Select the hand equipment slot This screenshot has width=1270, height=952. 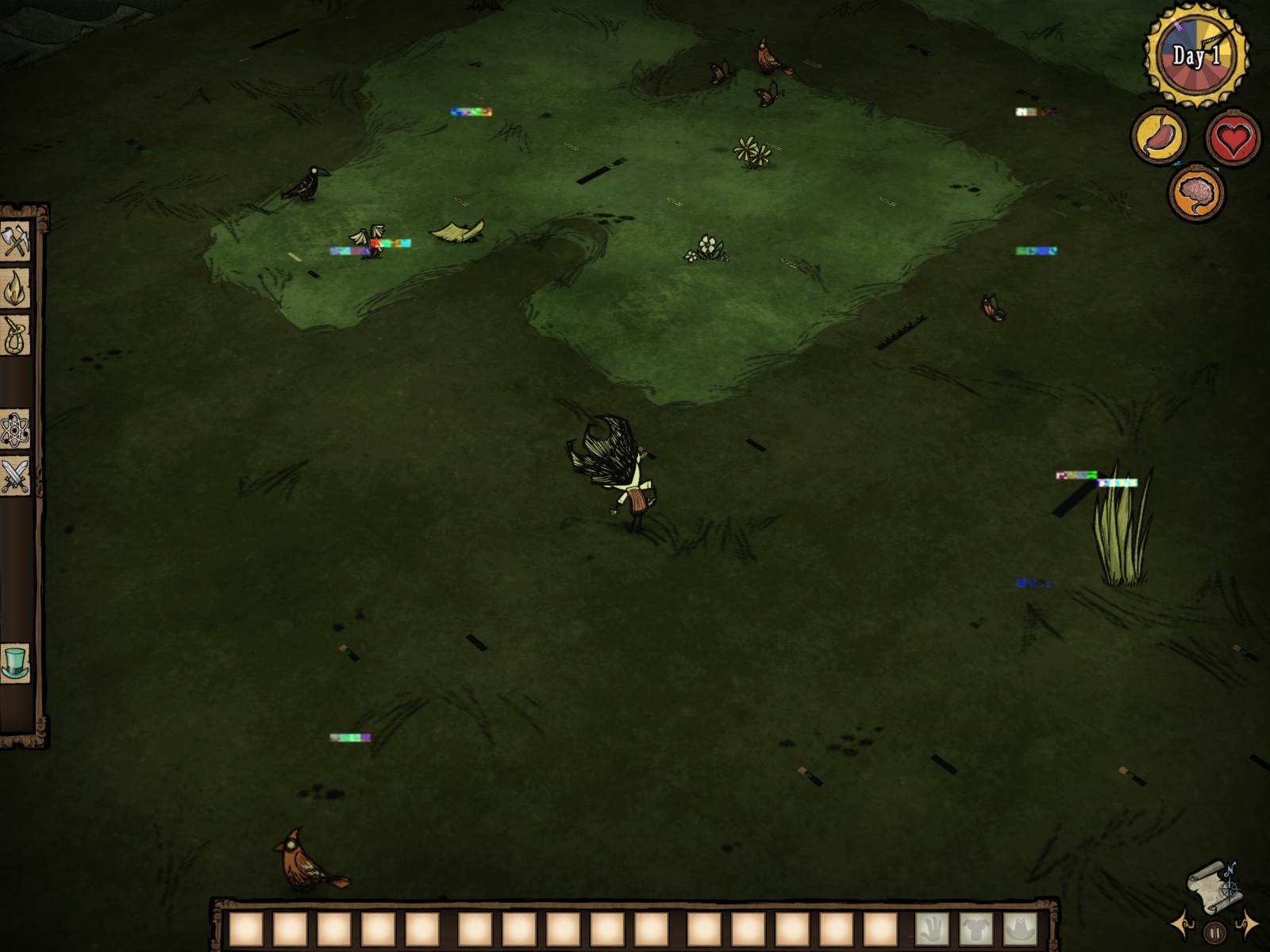point(932,929)
